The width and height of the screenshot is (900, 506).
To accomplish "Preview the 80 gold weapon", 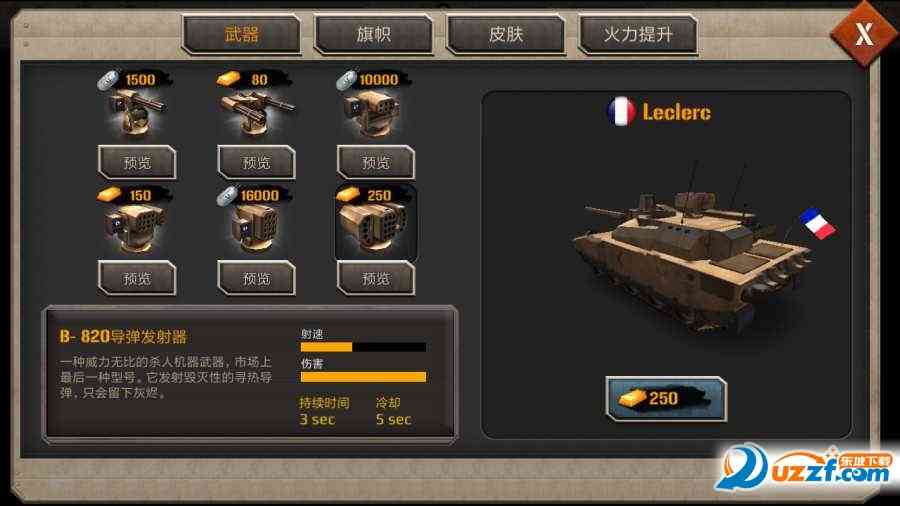I will click(256, 162).
